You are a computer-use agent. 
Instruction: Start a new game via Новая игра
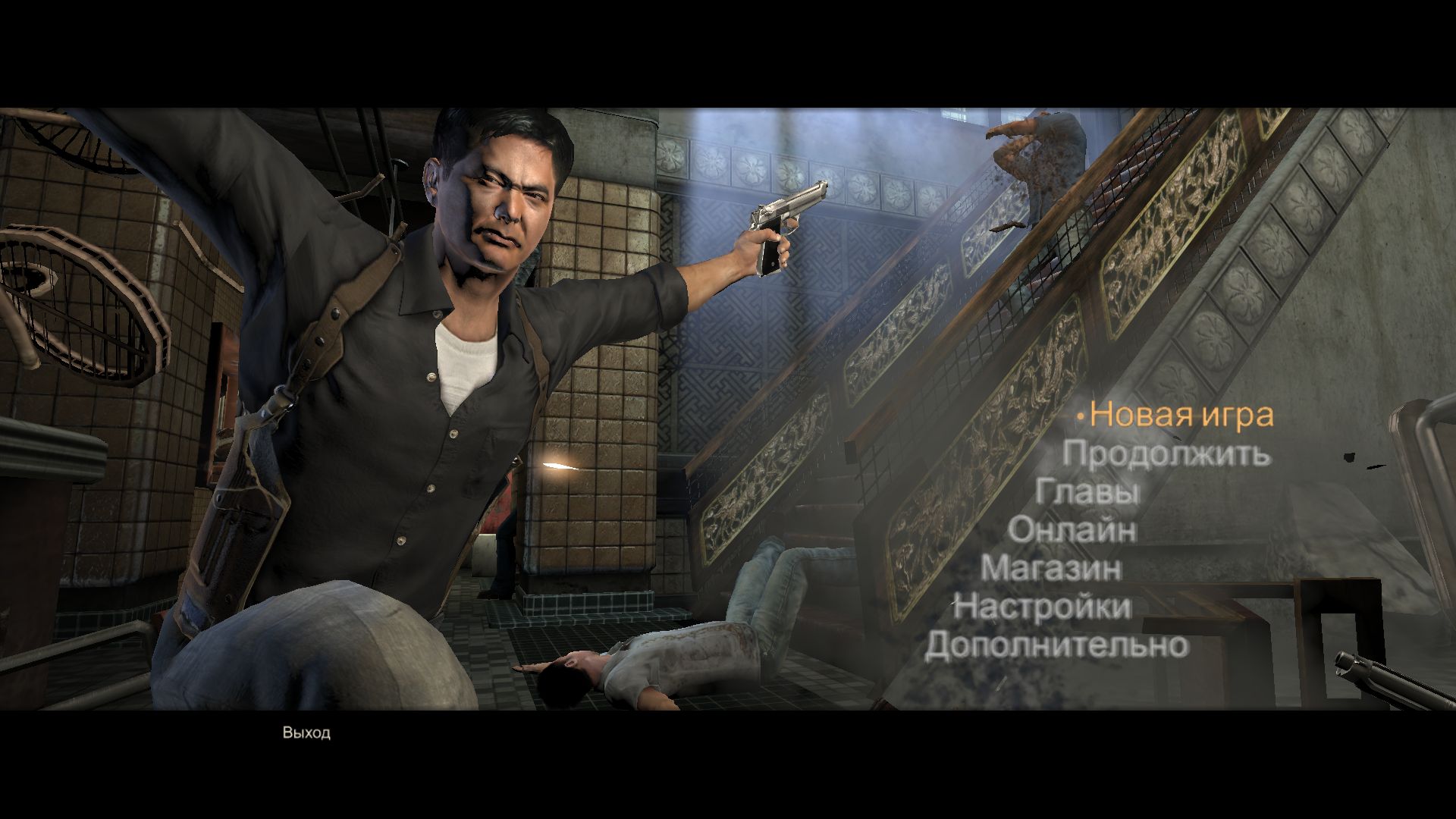1181,416
